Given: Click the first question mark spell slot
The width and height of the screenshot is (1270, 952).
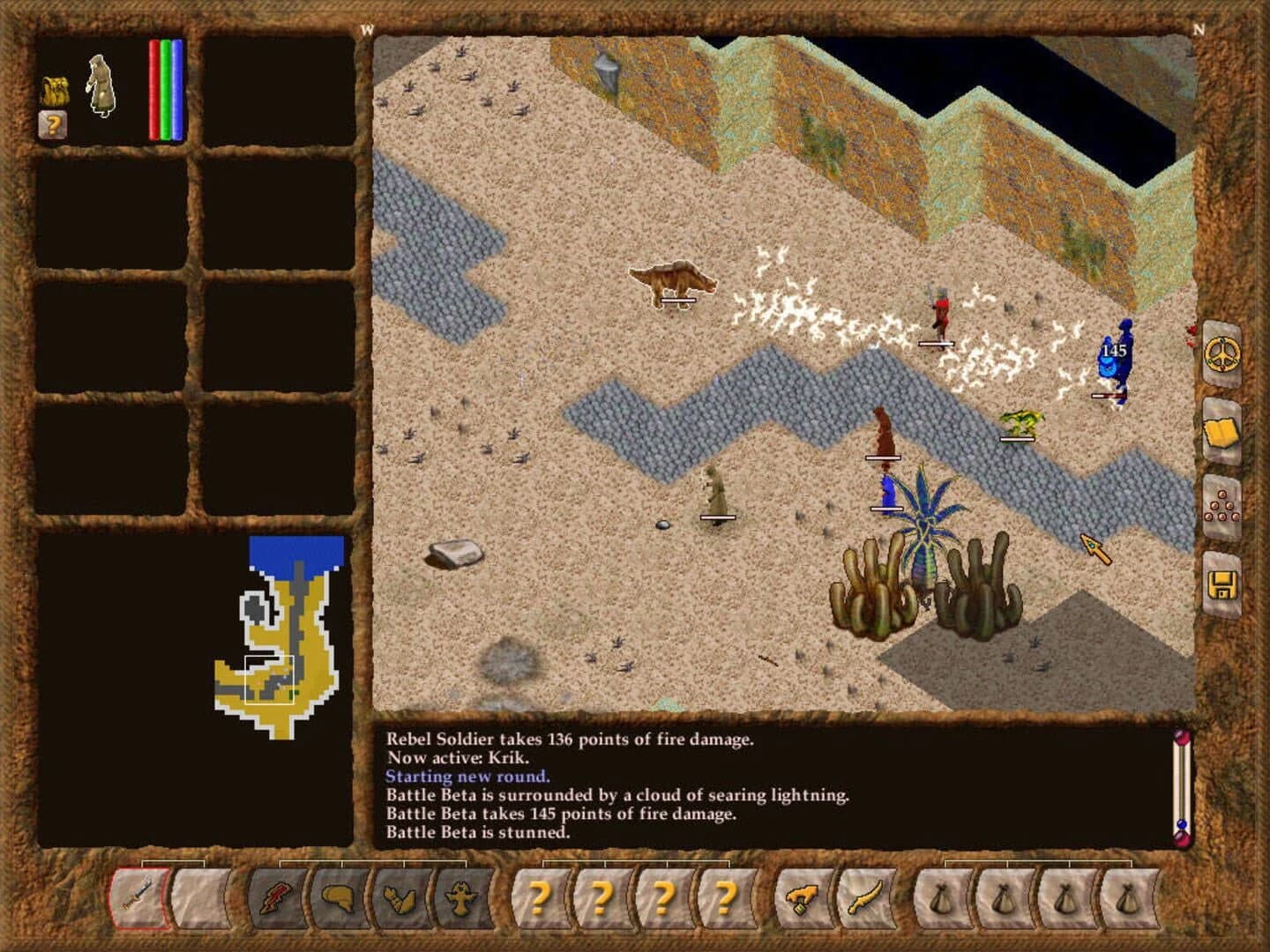Looking at the screenshot, I should pos(540,899).
